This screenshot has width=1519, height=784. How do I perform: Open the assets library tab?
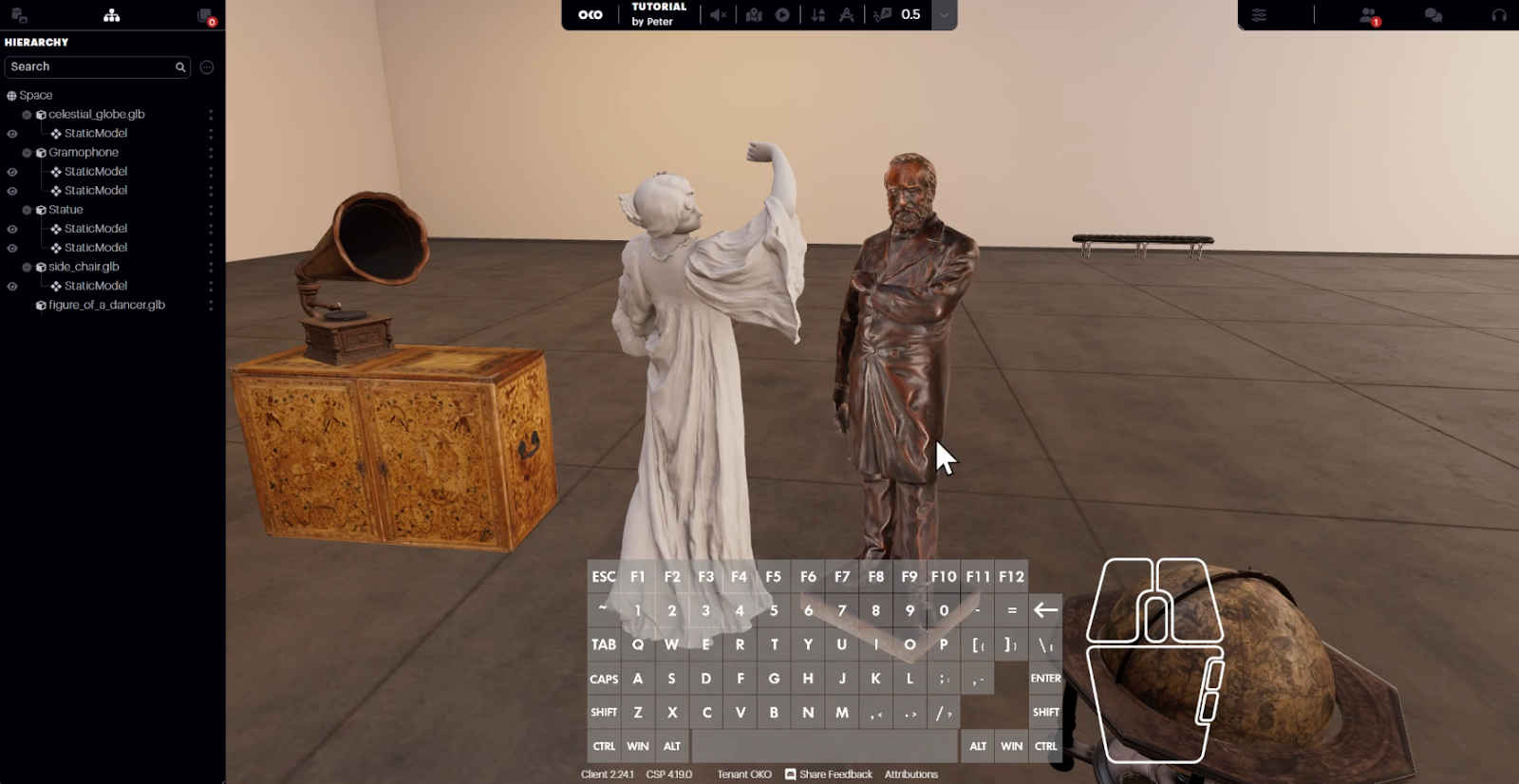click(x=19, y=15)
